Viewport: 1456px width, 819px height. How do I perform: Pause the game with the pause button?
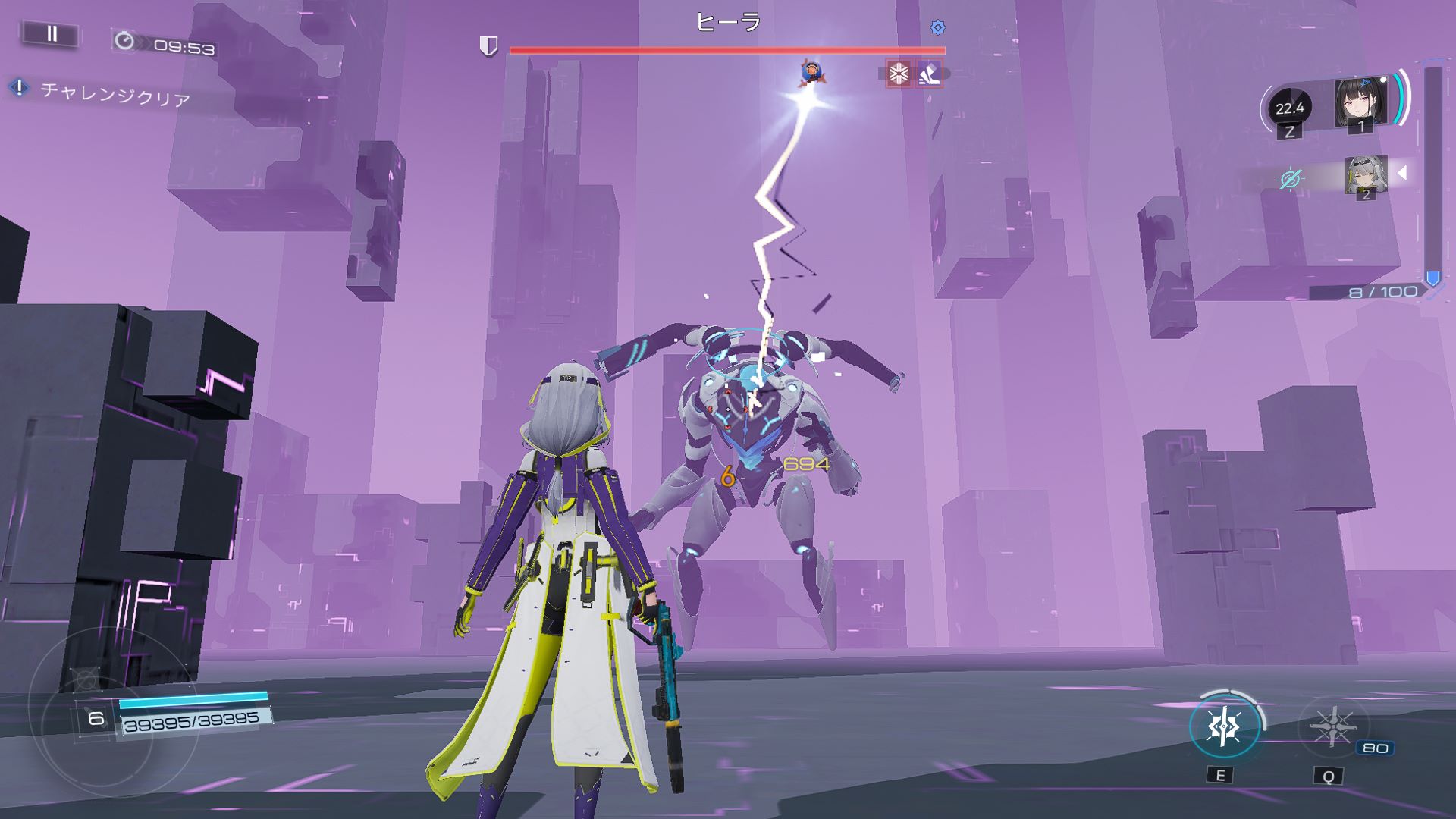click(x=52, y=34)
